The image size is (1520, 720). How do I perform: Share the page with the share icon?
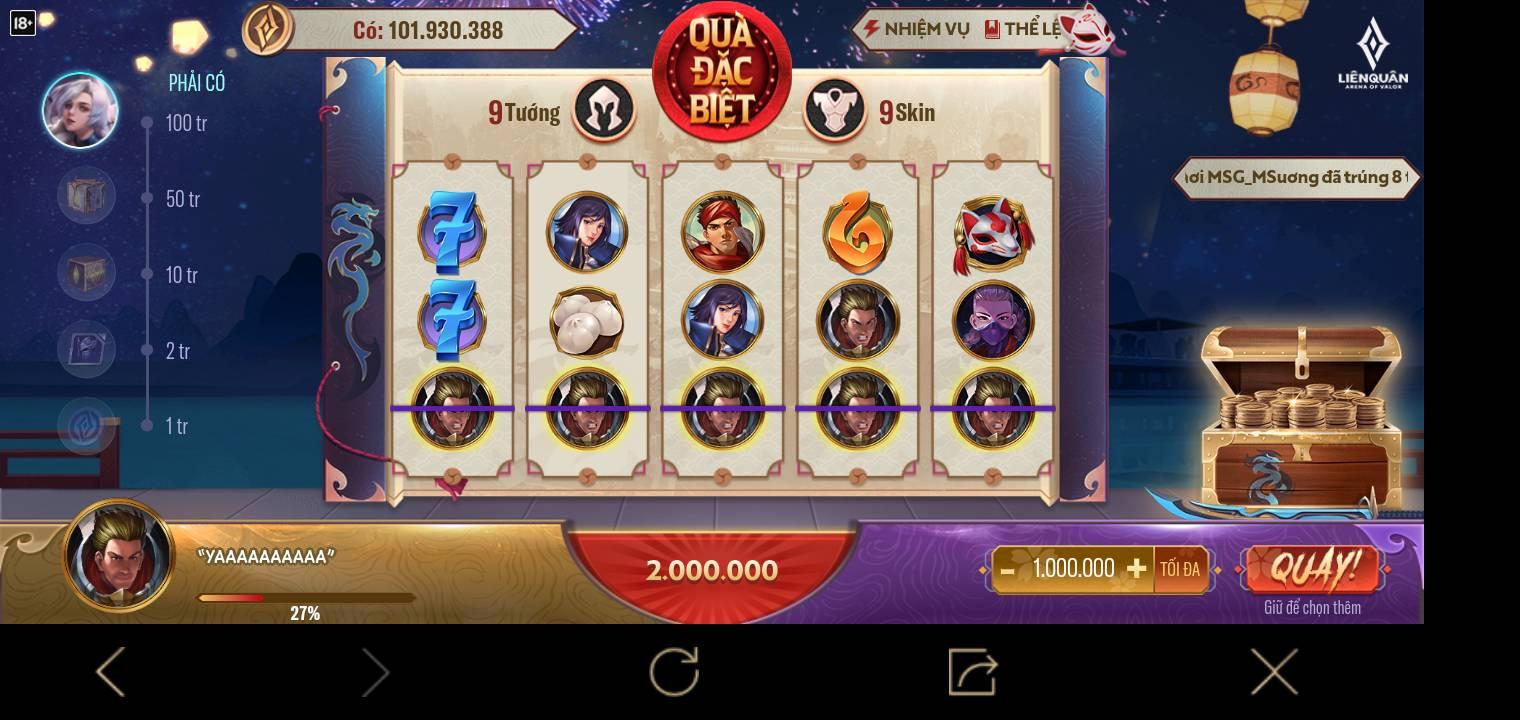(972, 671)
